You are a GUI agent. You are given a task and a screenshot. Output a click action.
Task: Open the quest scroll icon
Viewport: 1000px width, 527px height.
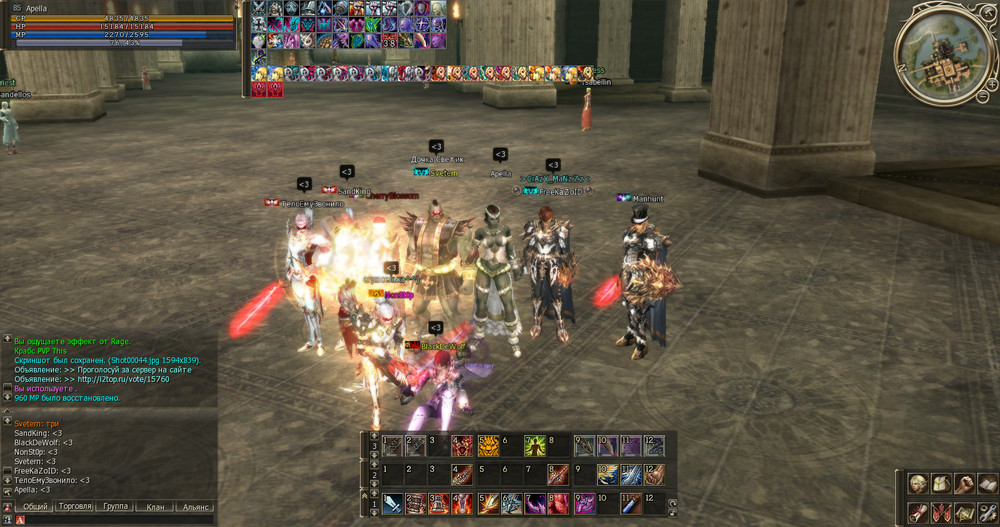pos(917,512)
